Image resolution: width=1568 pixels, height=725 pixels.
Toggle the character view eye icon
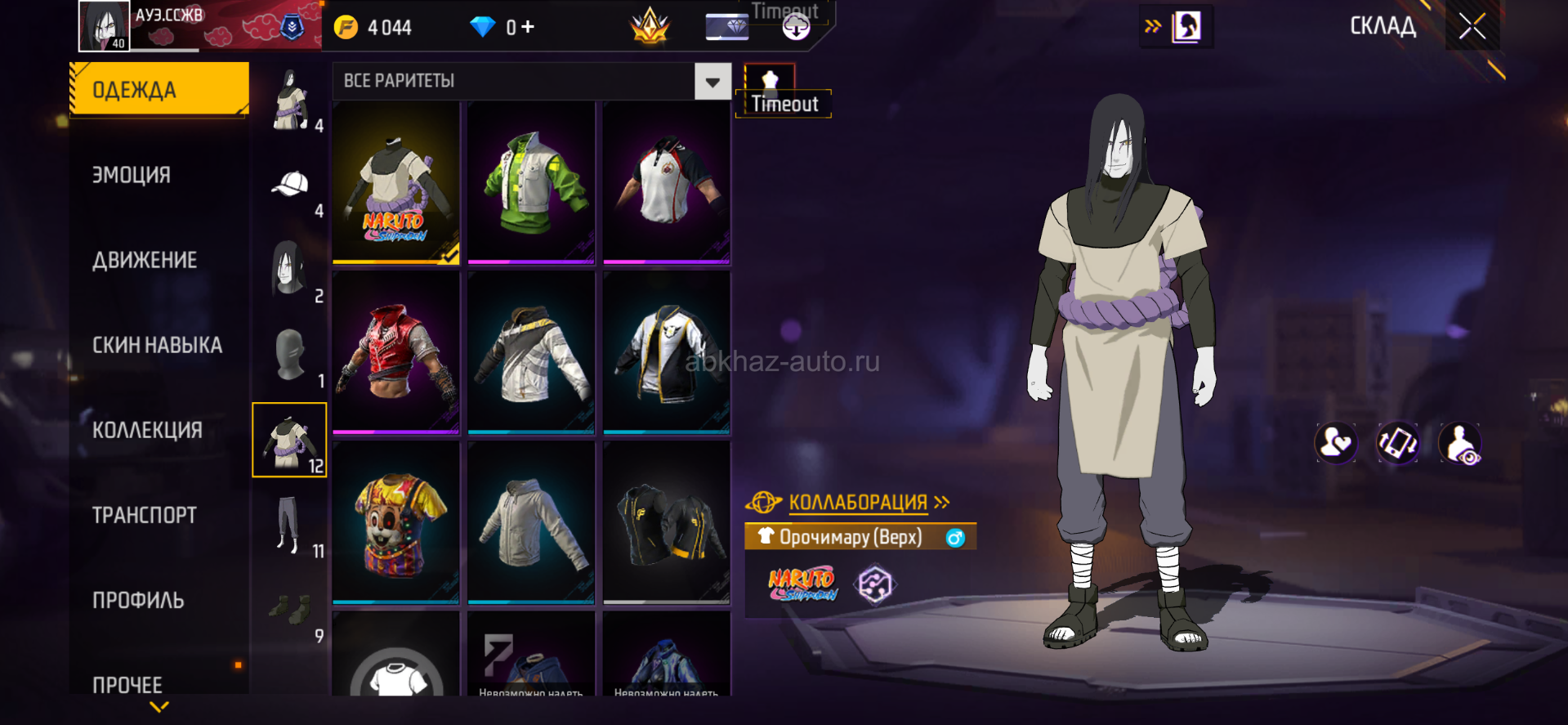click(1460, 444)
